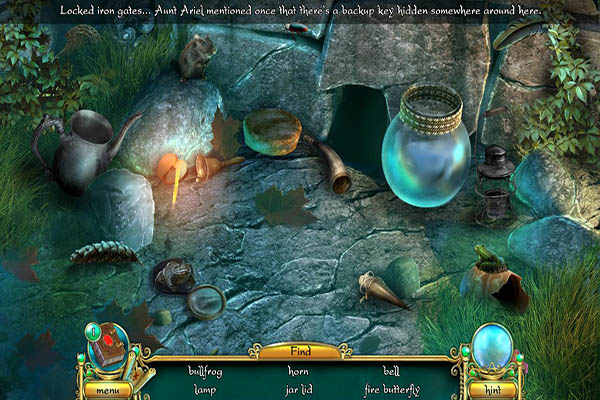Use the hint button
600x400 pixels.
click(491, 389)
